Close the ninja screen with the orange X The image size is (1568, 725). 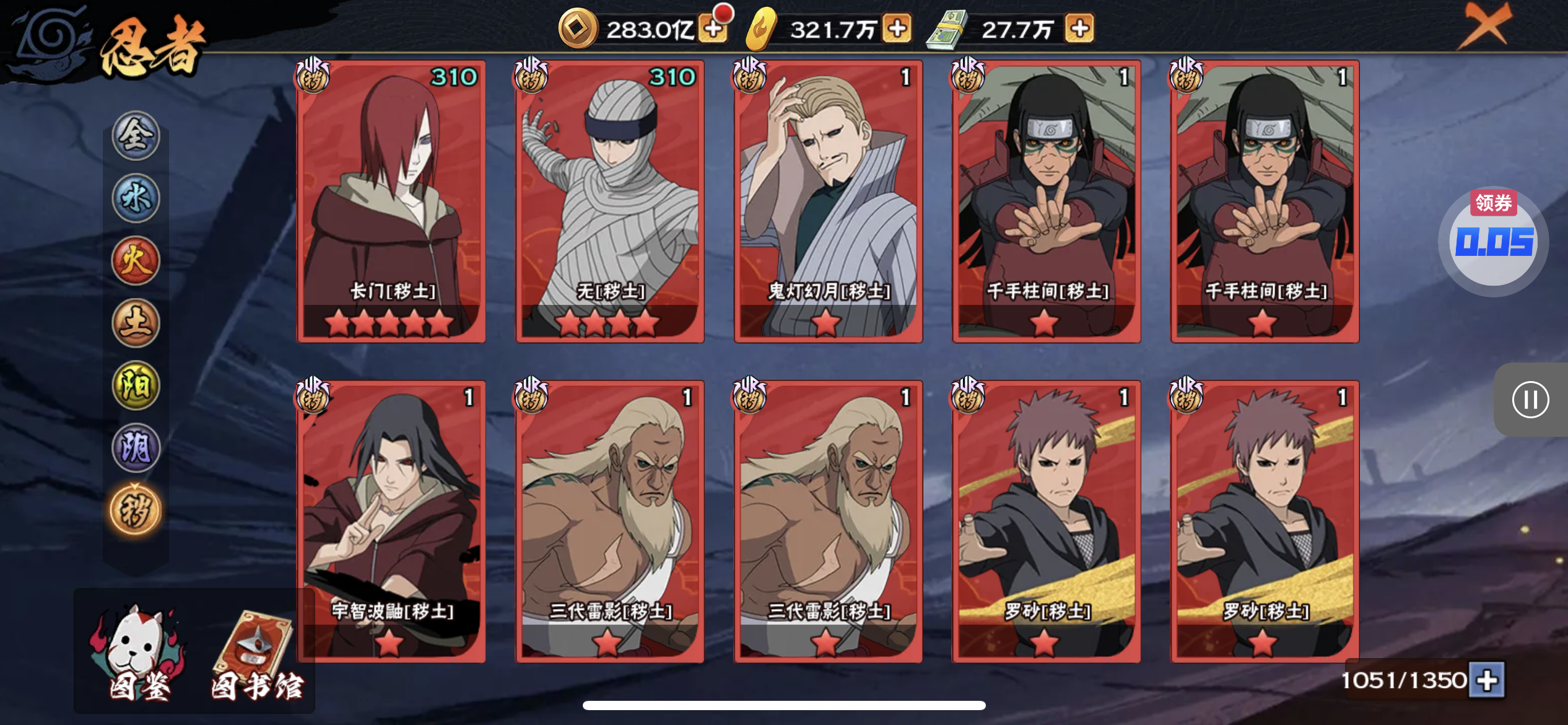pyautogui.click(x=1484, y=26)
